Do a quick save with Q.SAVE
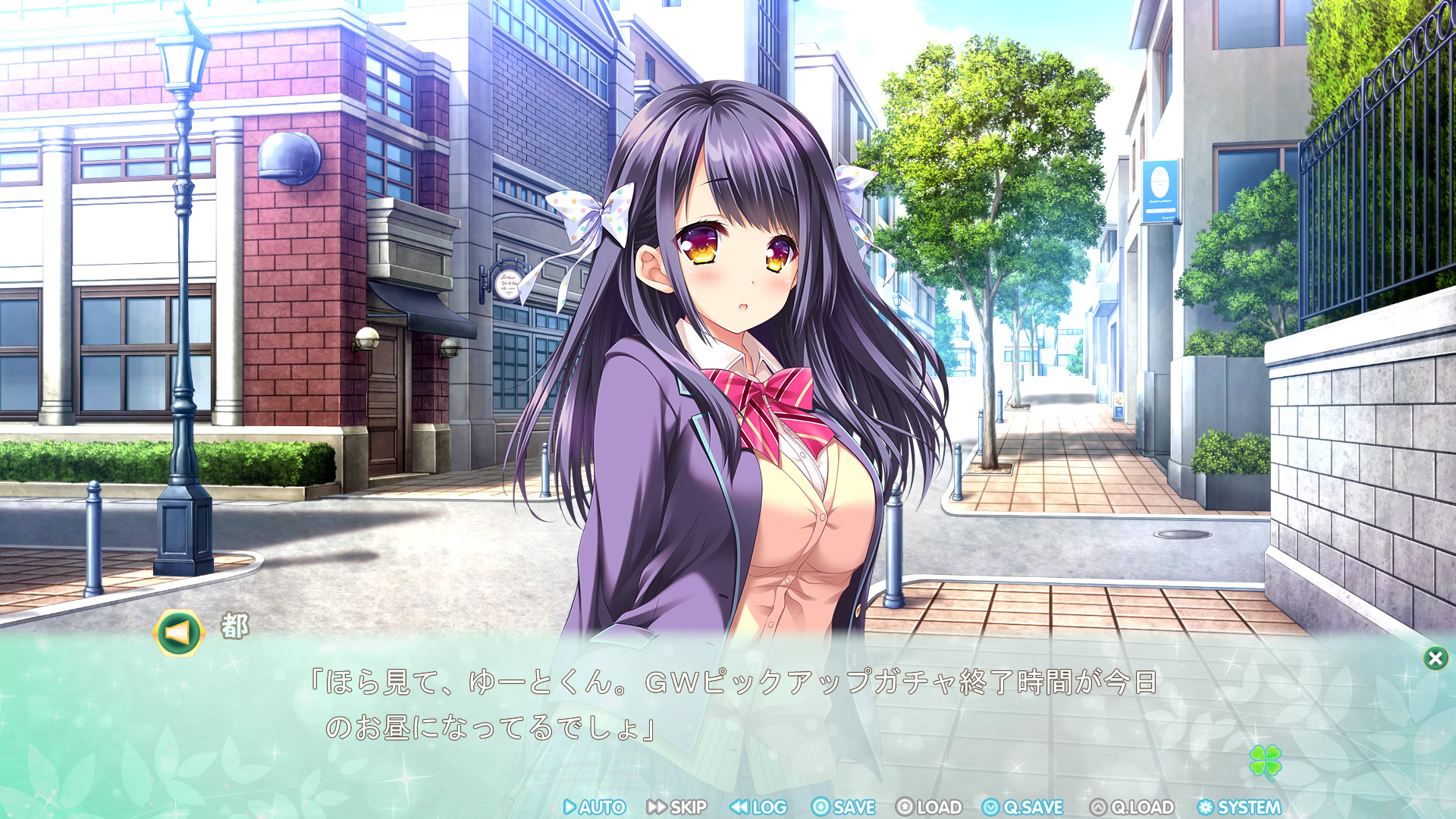Screen dimensions: 1456x819 point(1023,807)
